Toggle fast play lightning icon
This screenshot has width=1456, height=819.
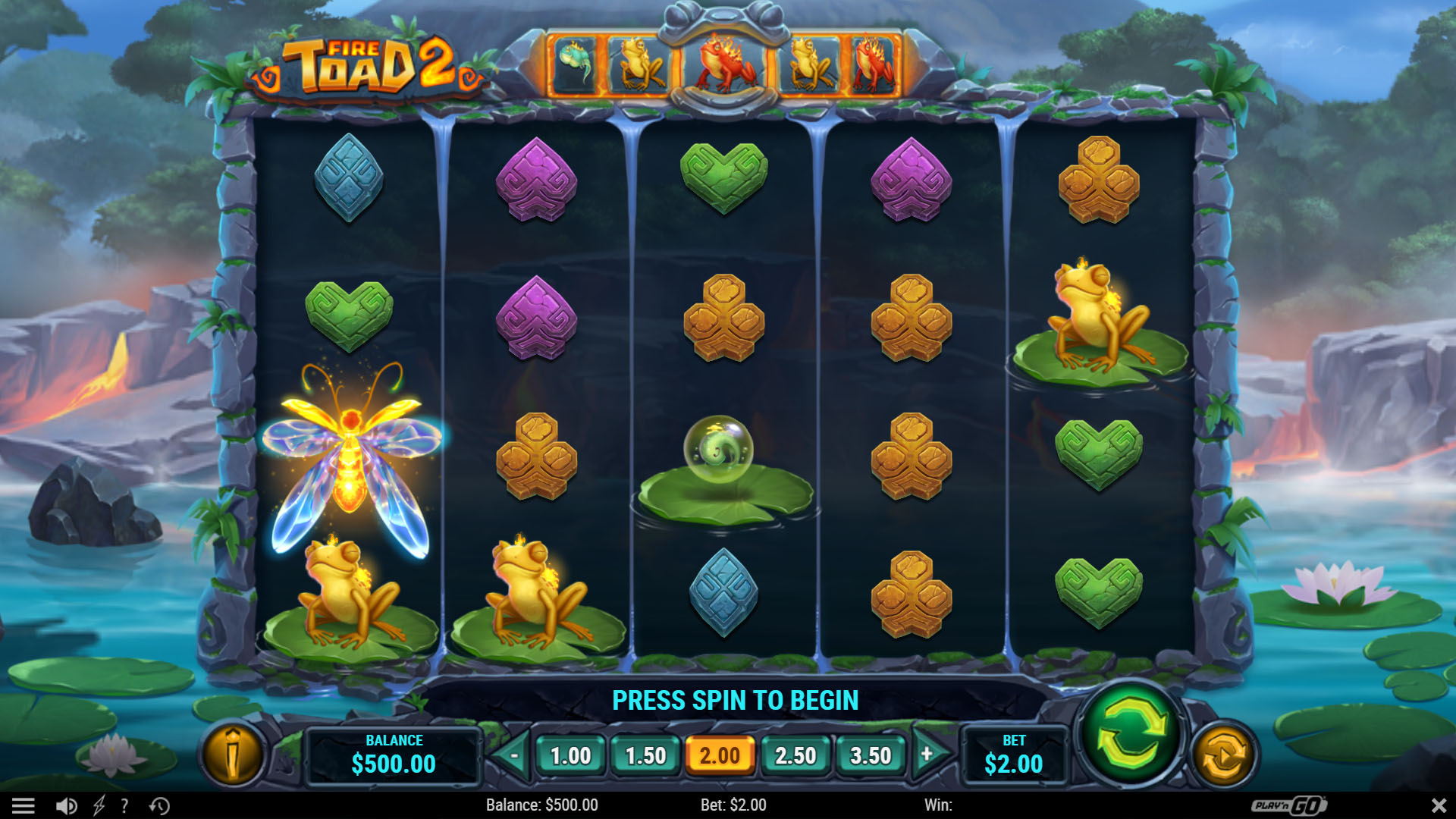(99, 805)
